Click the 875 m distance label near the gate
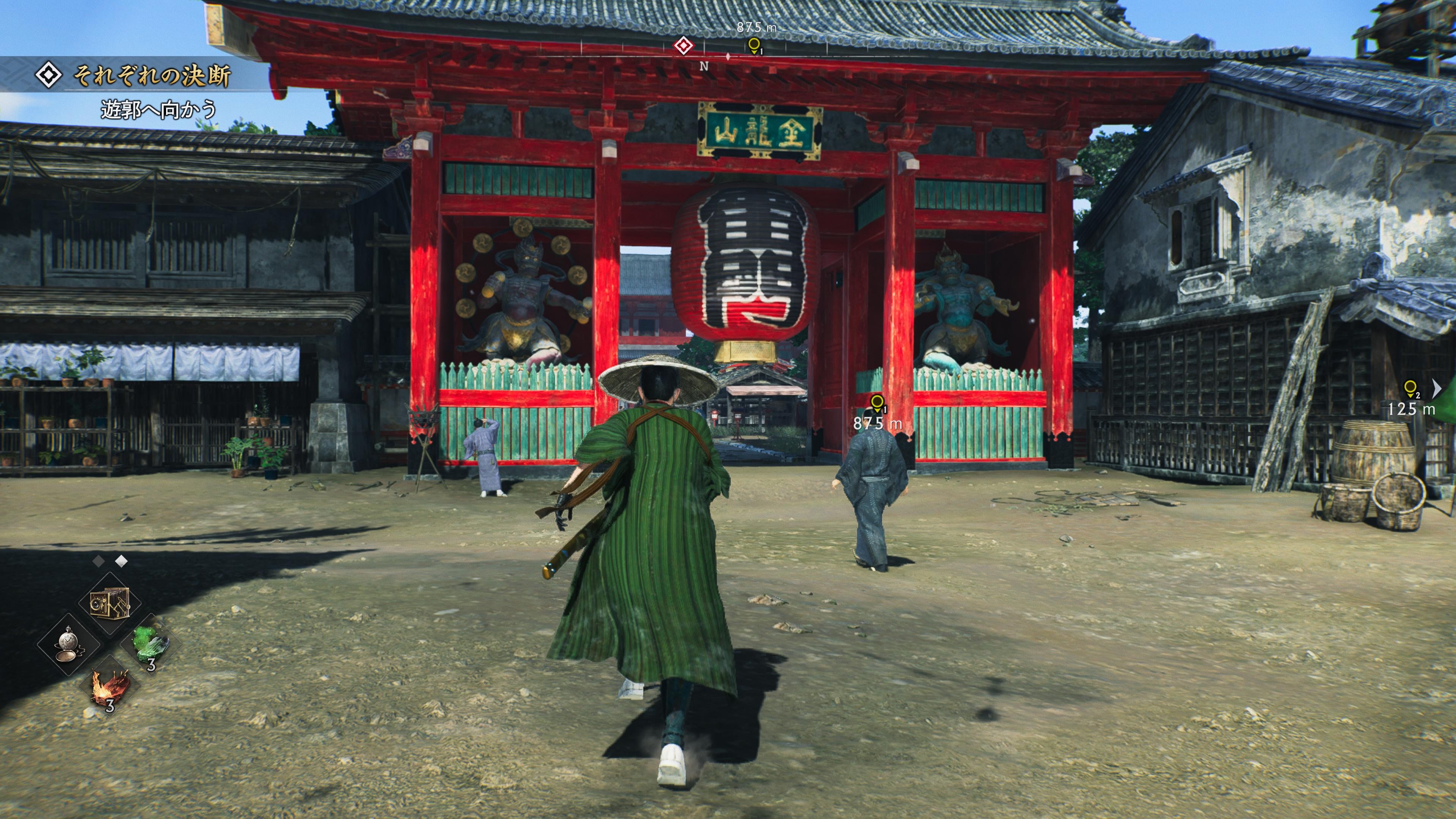This screenshot has height=819, width=1456. point(879,422)
